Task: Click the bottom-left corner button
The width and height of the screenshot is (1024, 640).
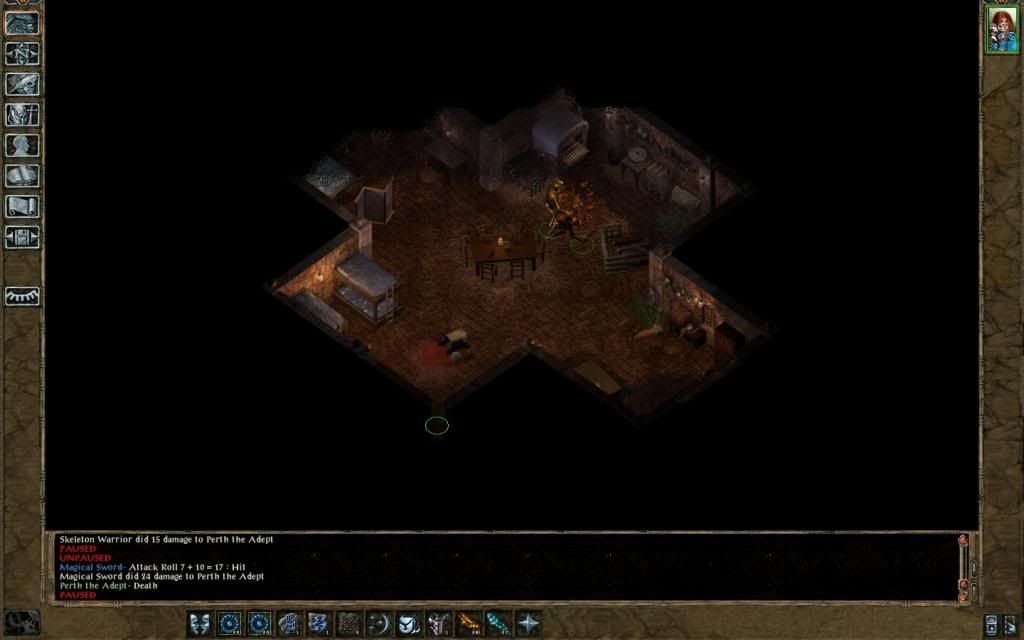Action: (22, 621)
